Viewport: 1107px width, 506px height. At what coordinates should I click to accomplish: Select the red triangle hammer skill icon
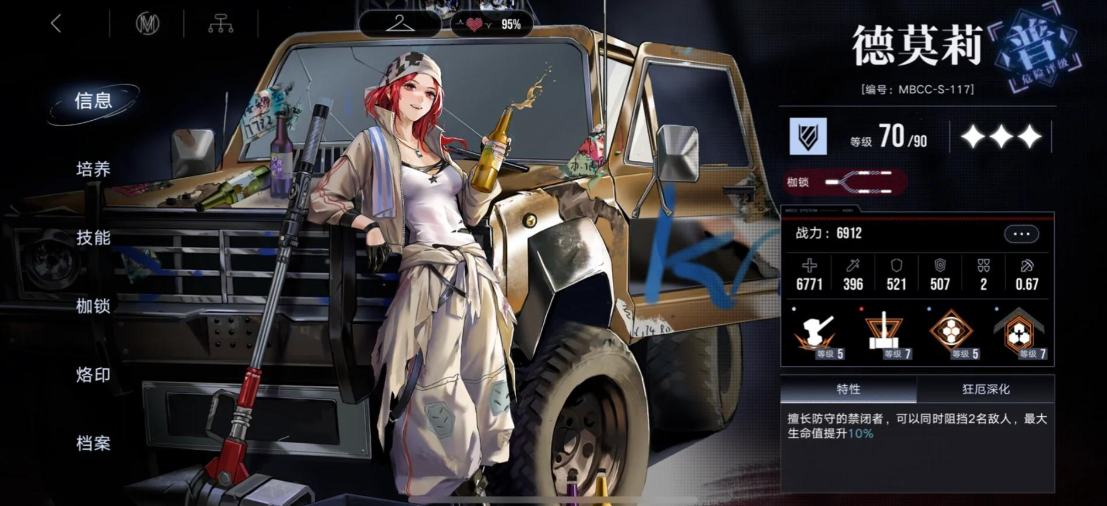click(x=883, y=331)
